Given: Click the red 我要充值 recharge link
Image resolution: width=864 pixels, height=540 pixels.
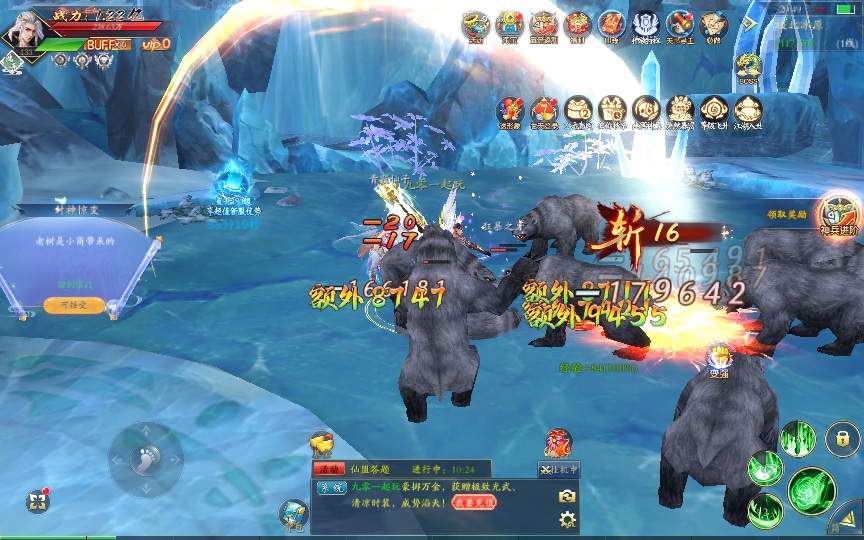Looking at the screenshot, I should coord(473,503).
